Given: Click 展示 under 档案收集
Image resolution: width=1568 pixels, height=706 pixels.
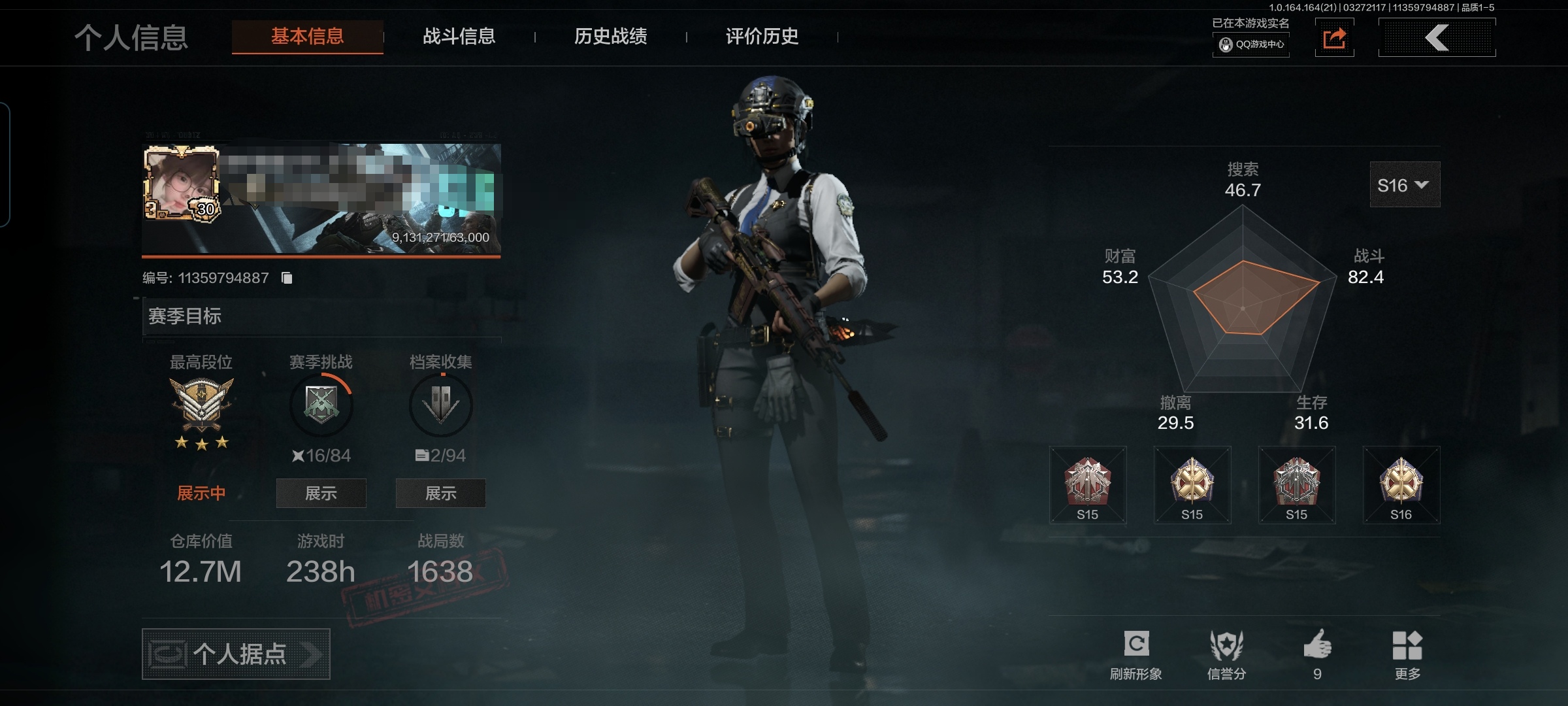Looking at the screenshot, I should pyautogui.click(x=440, y=493).
